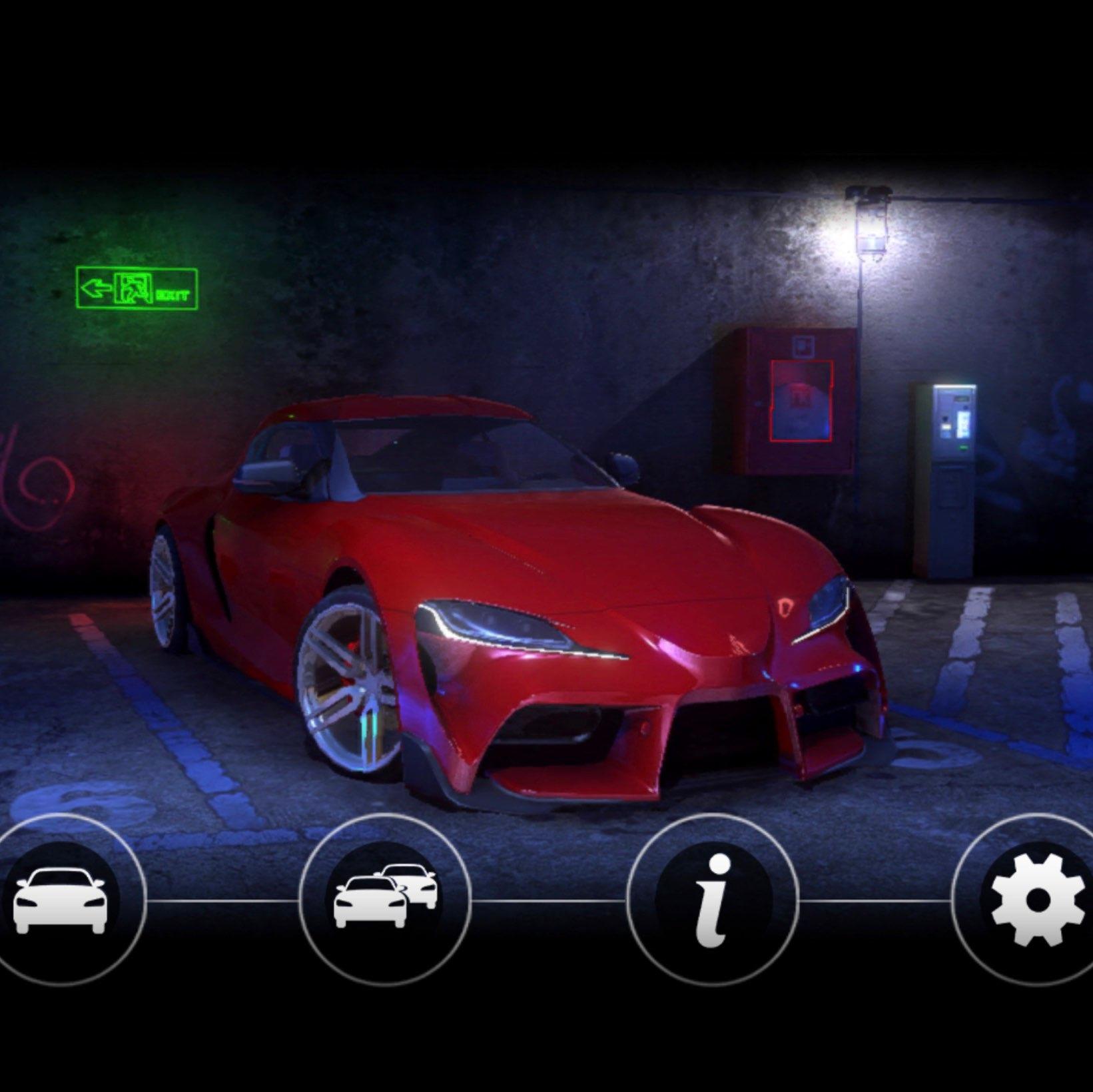
Task: Select the two-cars multiplayer button
Action: coord(385,899)
